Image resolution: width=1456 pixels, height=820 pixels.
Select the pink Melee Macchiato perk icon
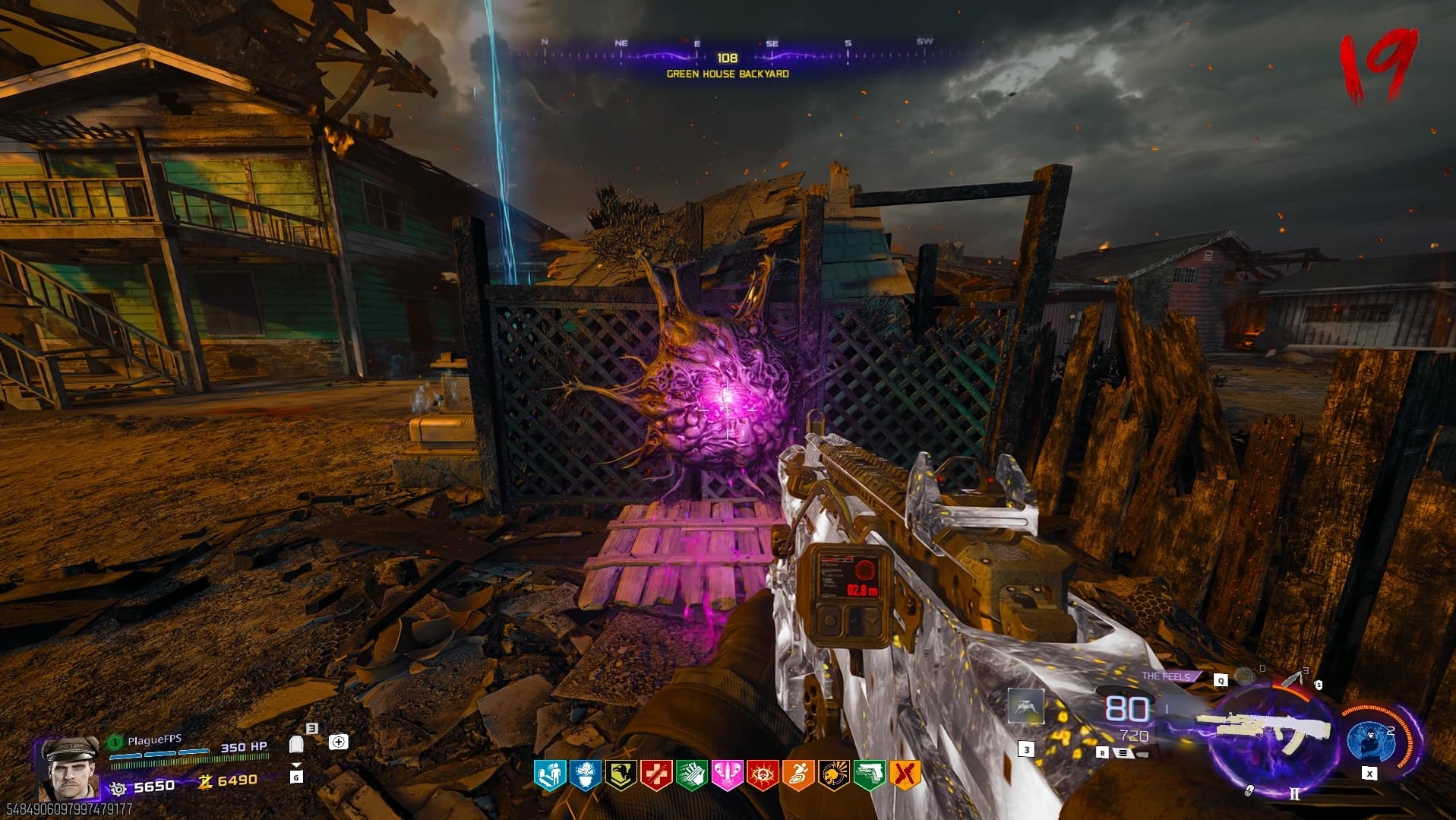[727, 775]
